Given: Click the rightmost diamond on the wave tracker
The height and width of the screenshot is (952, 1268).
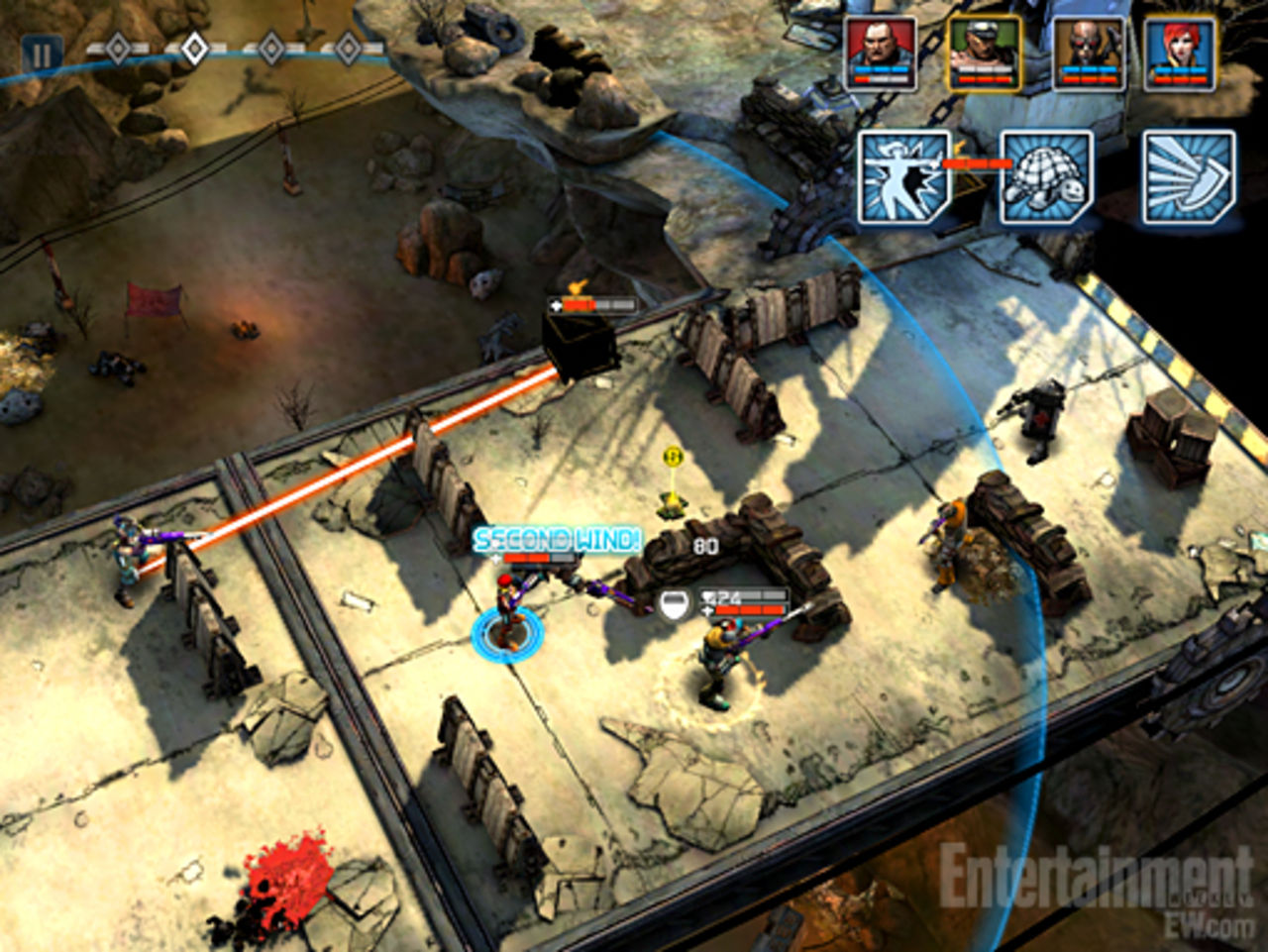Looking at the screenshot, I should coord(349,46).
